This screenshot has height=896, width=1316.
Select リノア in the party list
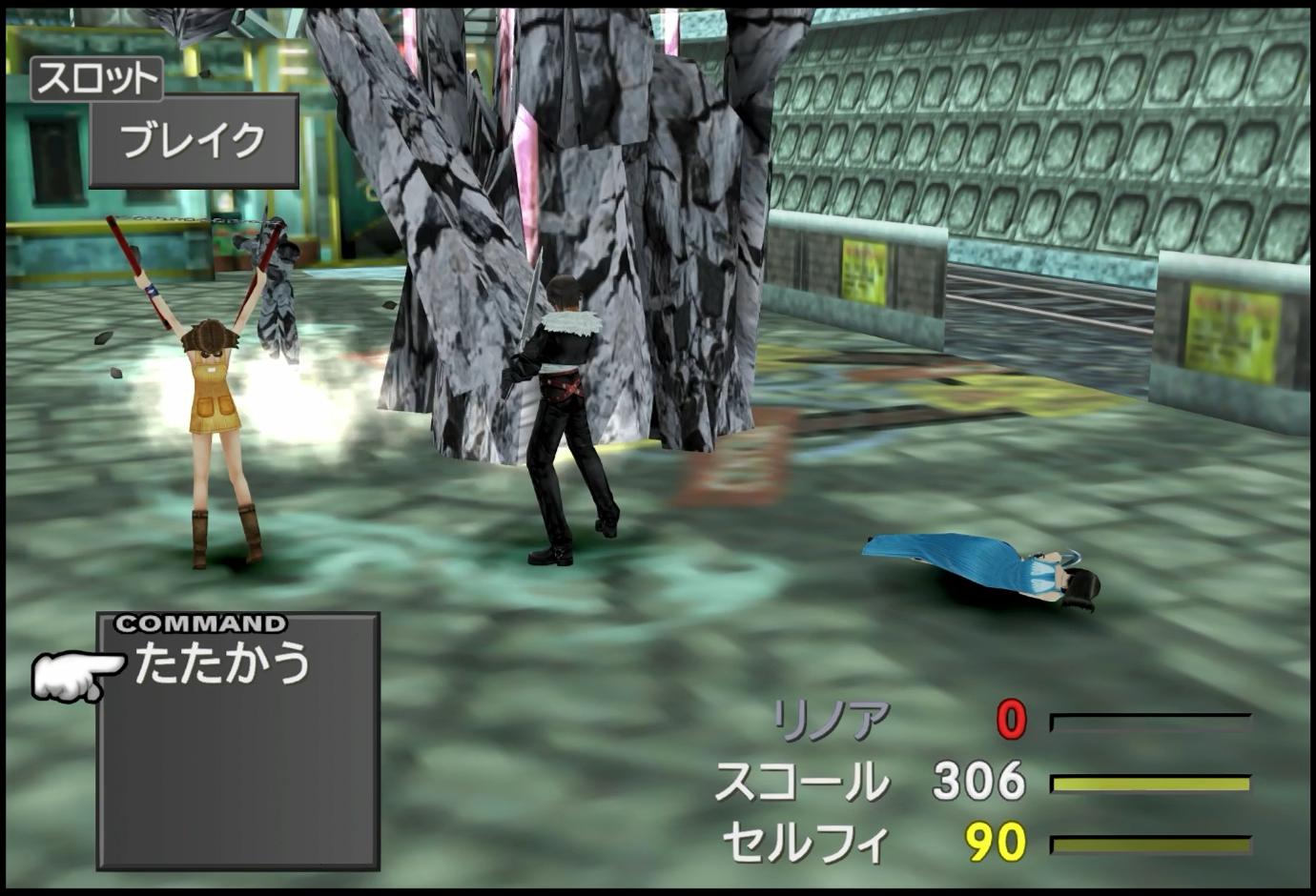pos(831,721)
